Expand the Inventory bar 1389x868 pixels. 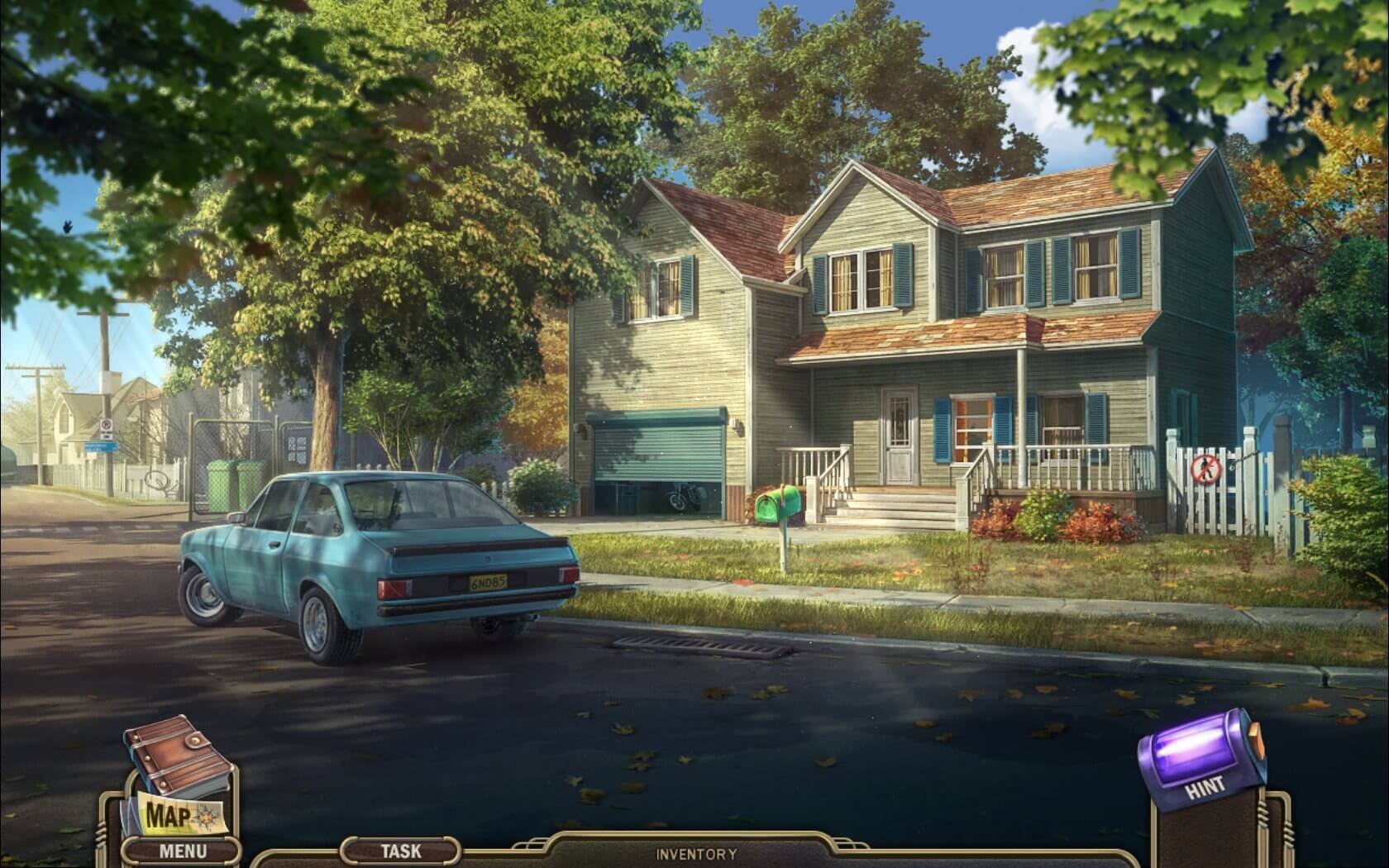coord(696,854)
